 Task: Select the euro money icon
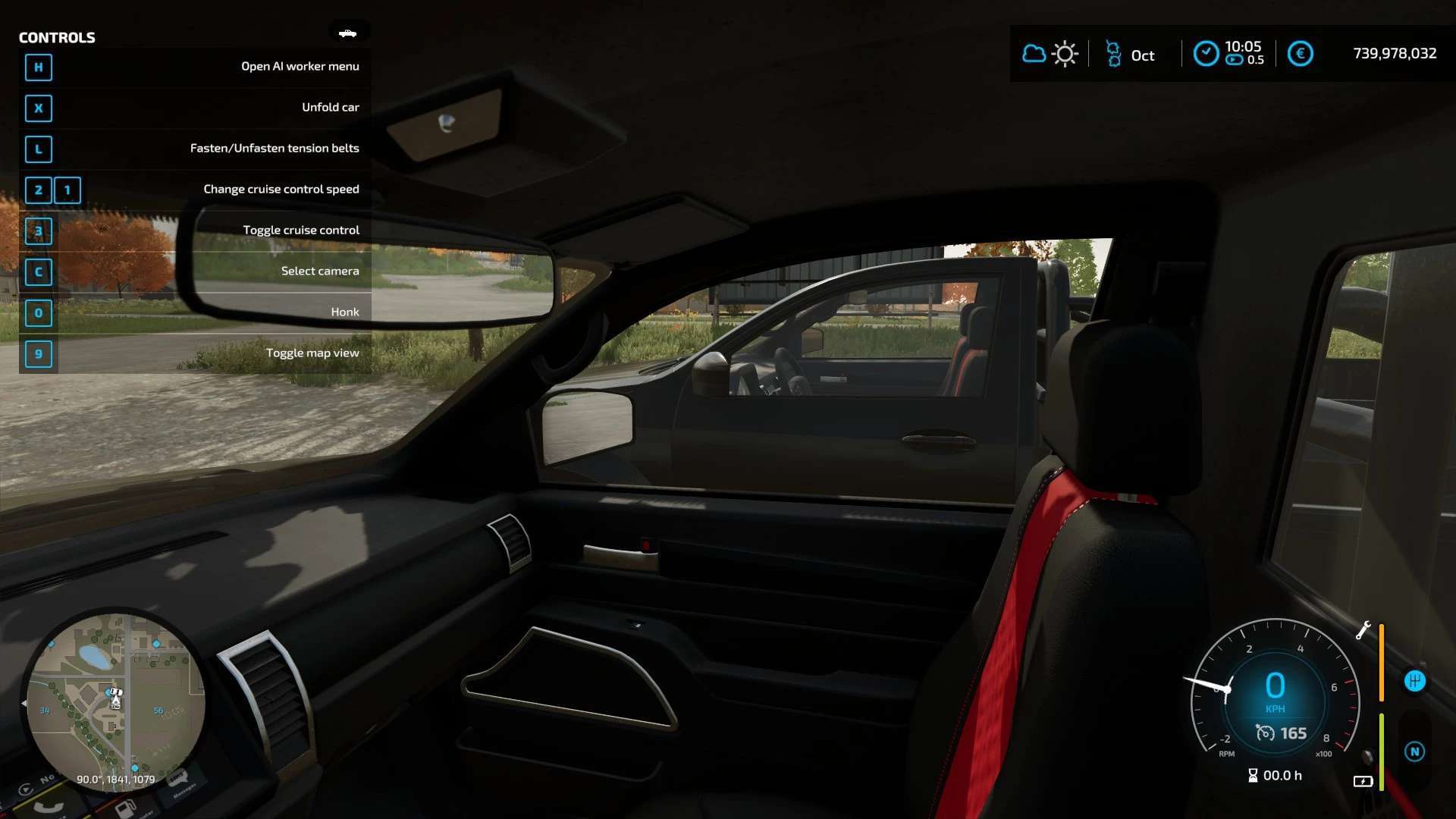coord(1300,54)
